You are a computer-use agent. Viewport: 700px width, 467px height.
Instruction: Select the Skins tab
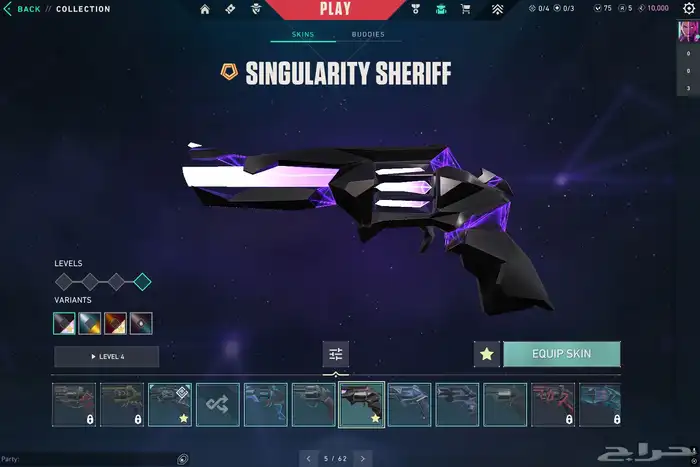pyautogui.click(x=303, y=34)
